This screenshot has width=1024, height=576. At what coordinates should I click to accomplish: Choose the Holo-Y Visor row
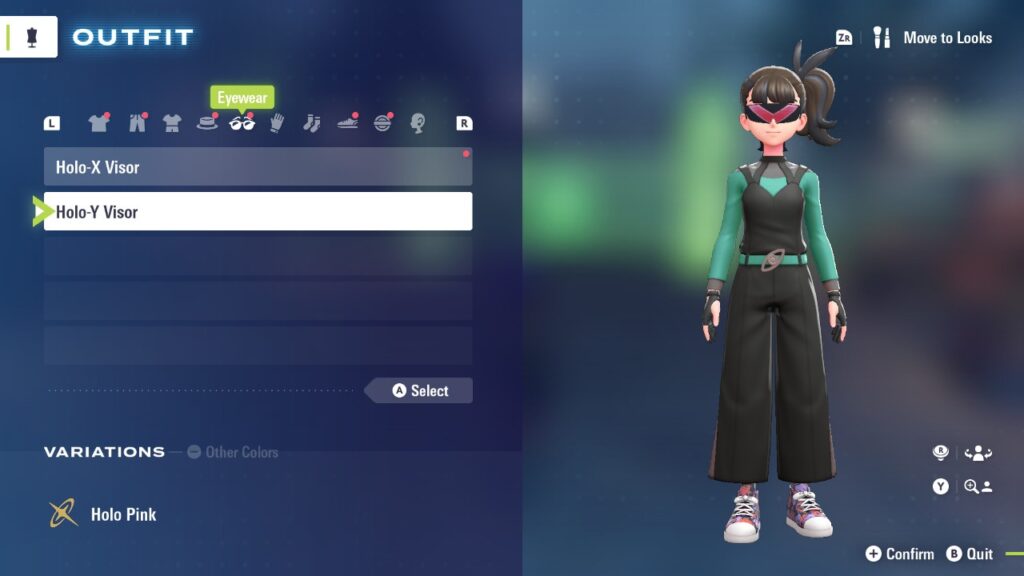click(x=257, y=212)
